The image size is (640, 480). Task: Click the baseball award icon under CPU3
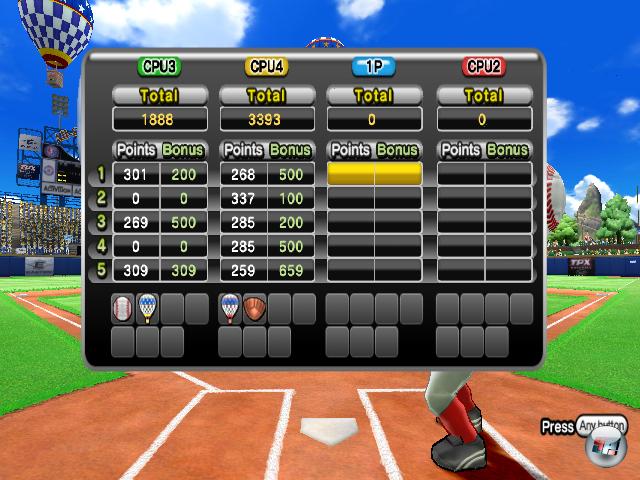click(x=123, y=309)
